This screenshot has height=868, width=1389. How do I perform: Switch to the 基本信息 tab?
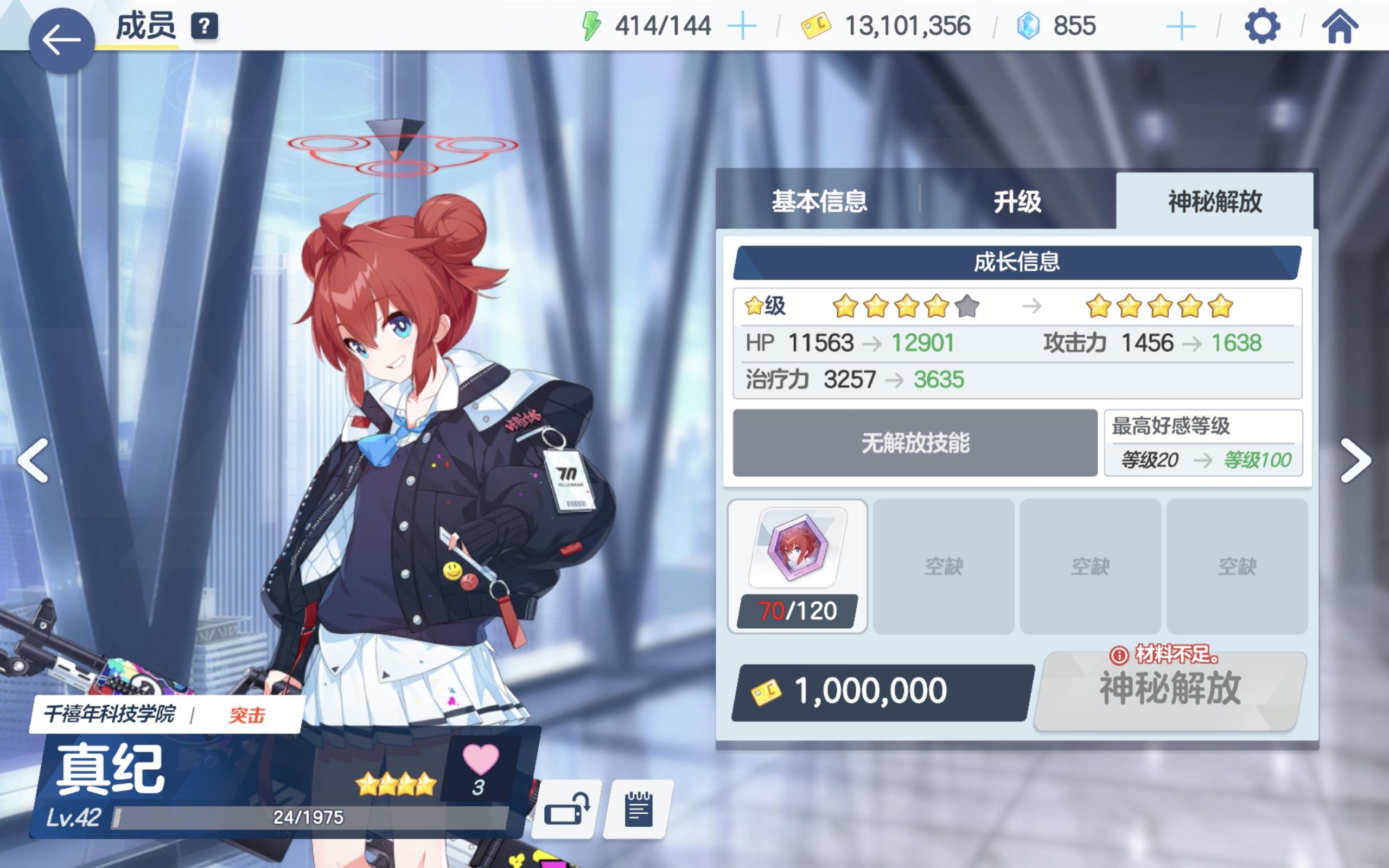pos(821,202)
